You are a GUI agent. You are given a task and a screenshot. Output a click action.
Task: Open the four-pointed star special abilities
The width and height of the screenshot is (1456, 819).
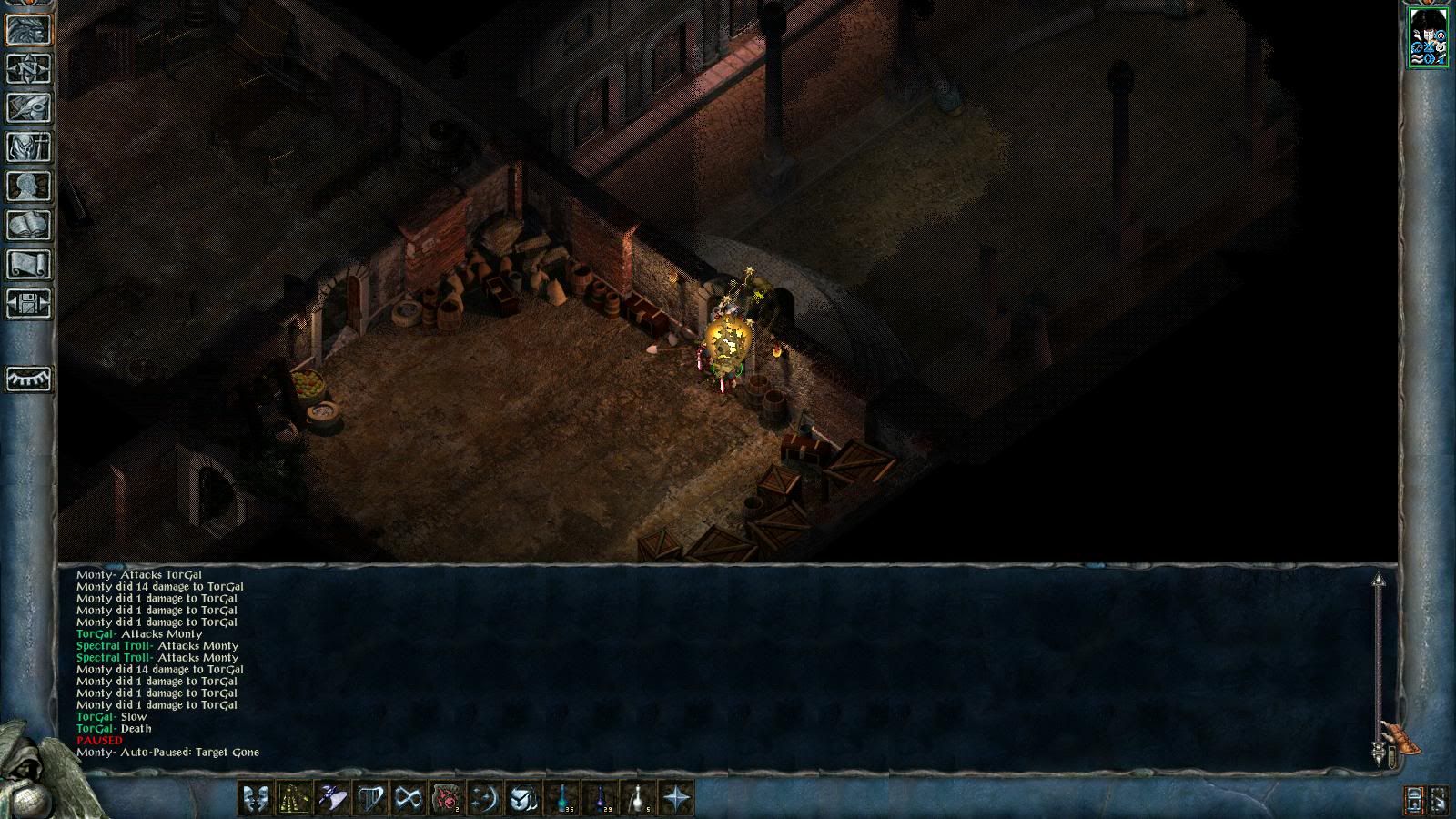tap(677, 798)
